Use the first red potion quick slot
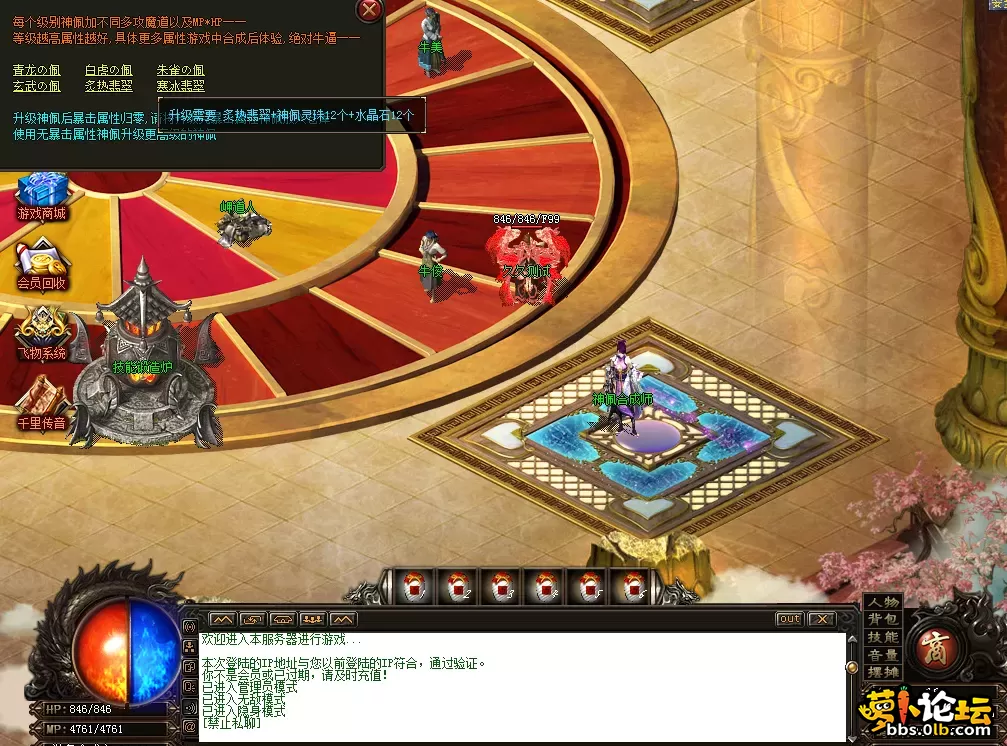The image size is (1007, 746). (412, 588)
